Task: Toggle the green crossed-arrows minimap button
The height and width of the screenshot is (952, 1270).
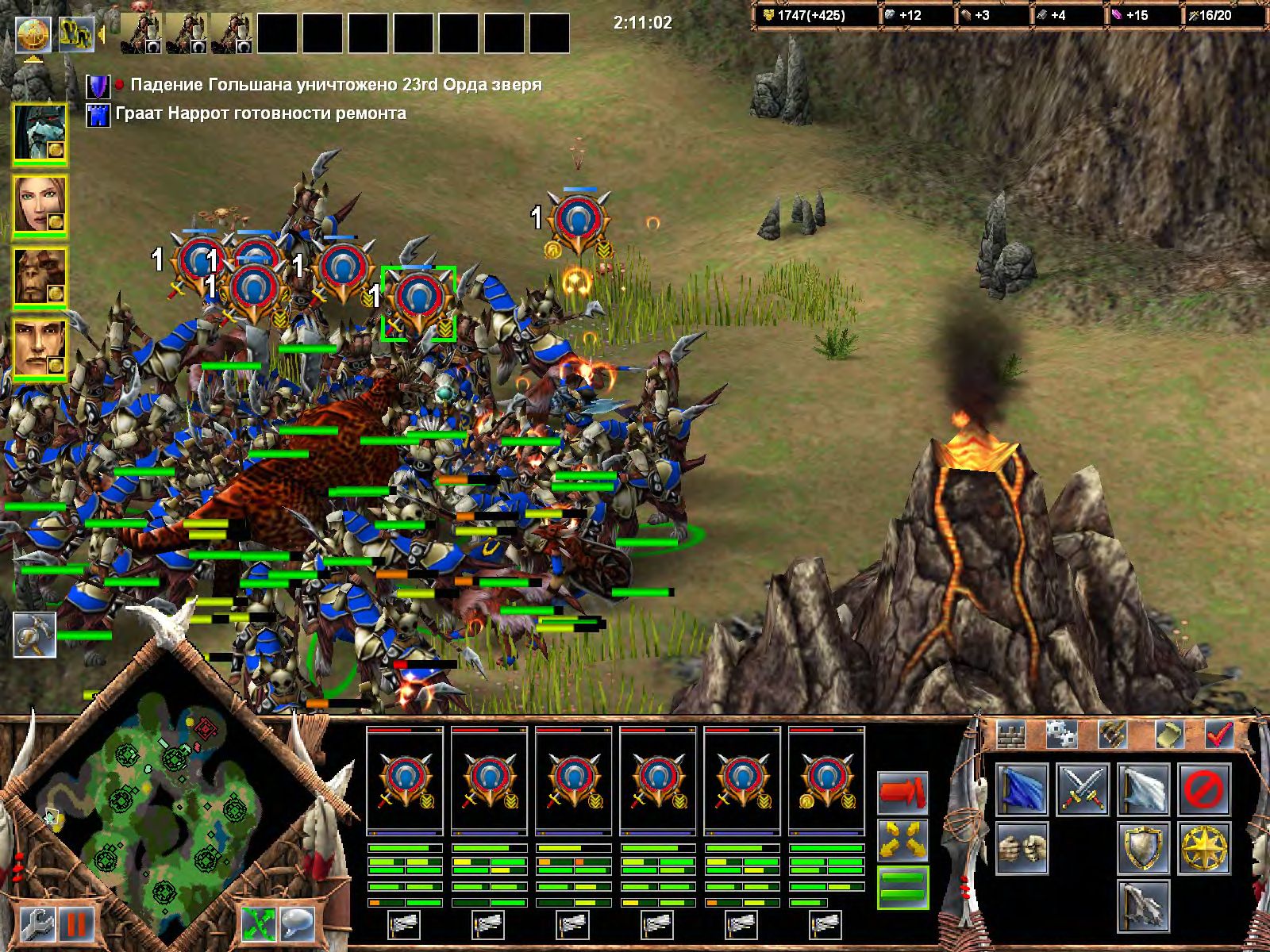Action: 259,923
